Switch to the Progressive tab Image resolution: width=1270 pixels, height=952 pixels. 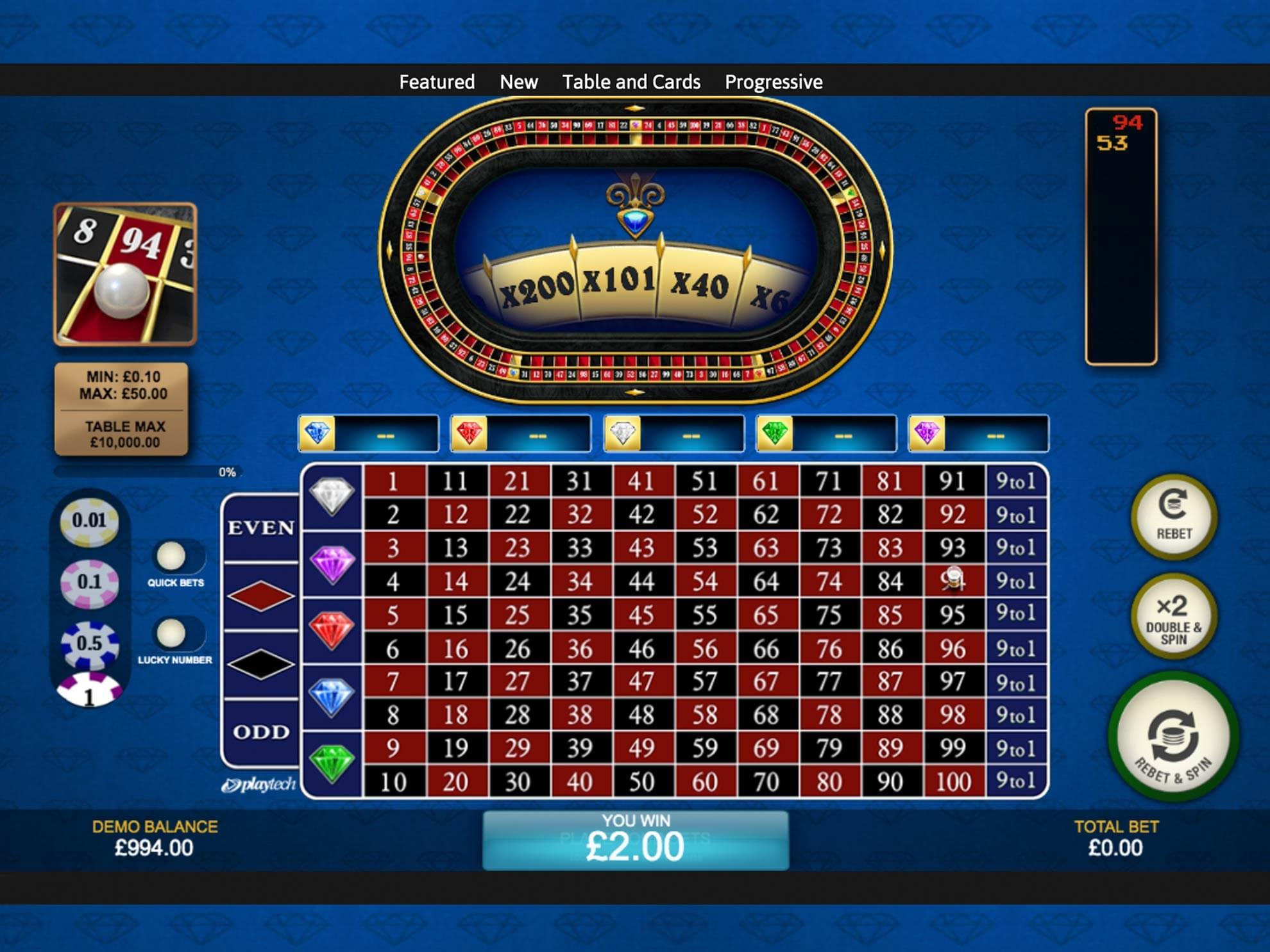coord(773,82)
